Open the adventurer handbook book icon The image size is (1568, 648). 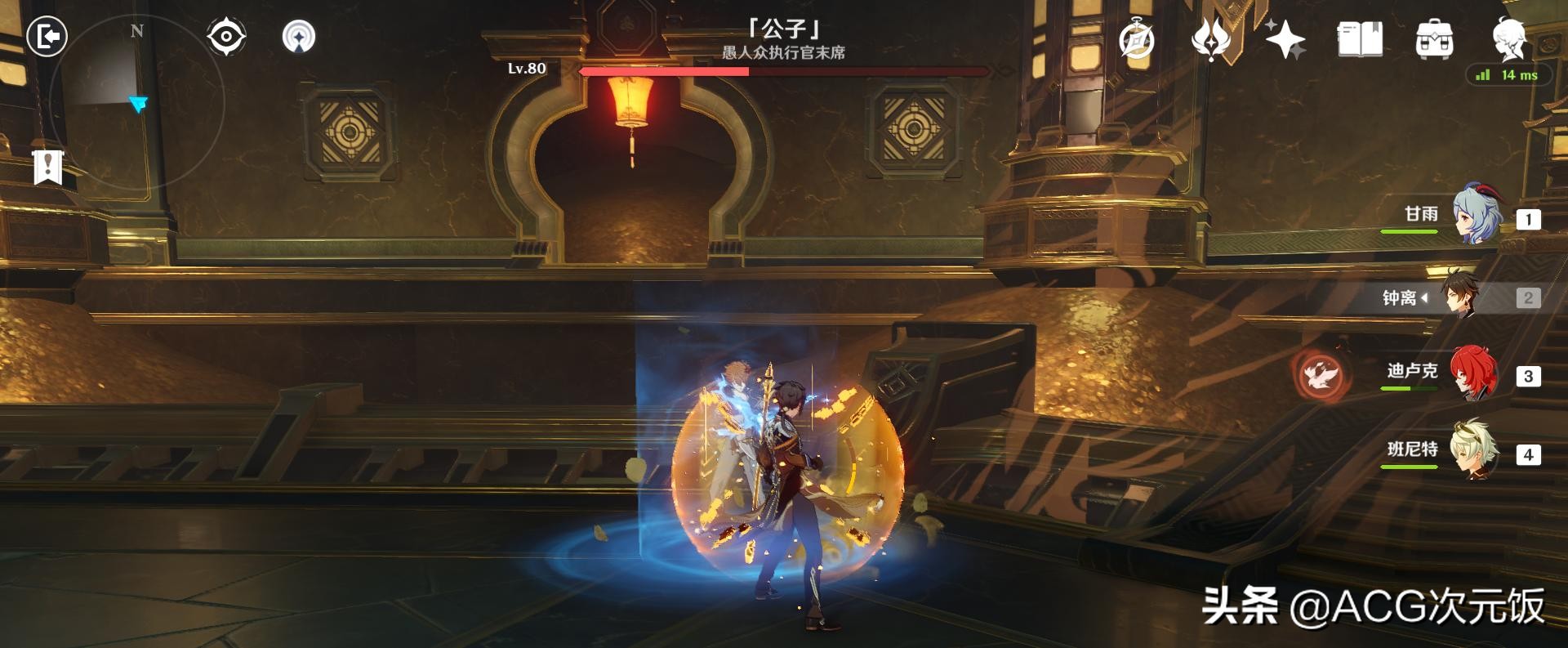pos(1360,39)
